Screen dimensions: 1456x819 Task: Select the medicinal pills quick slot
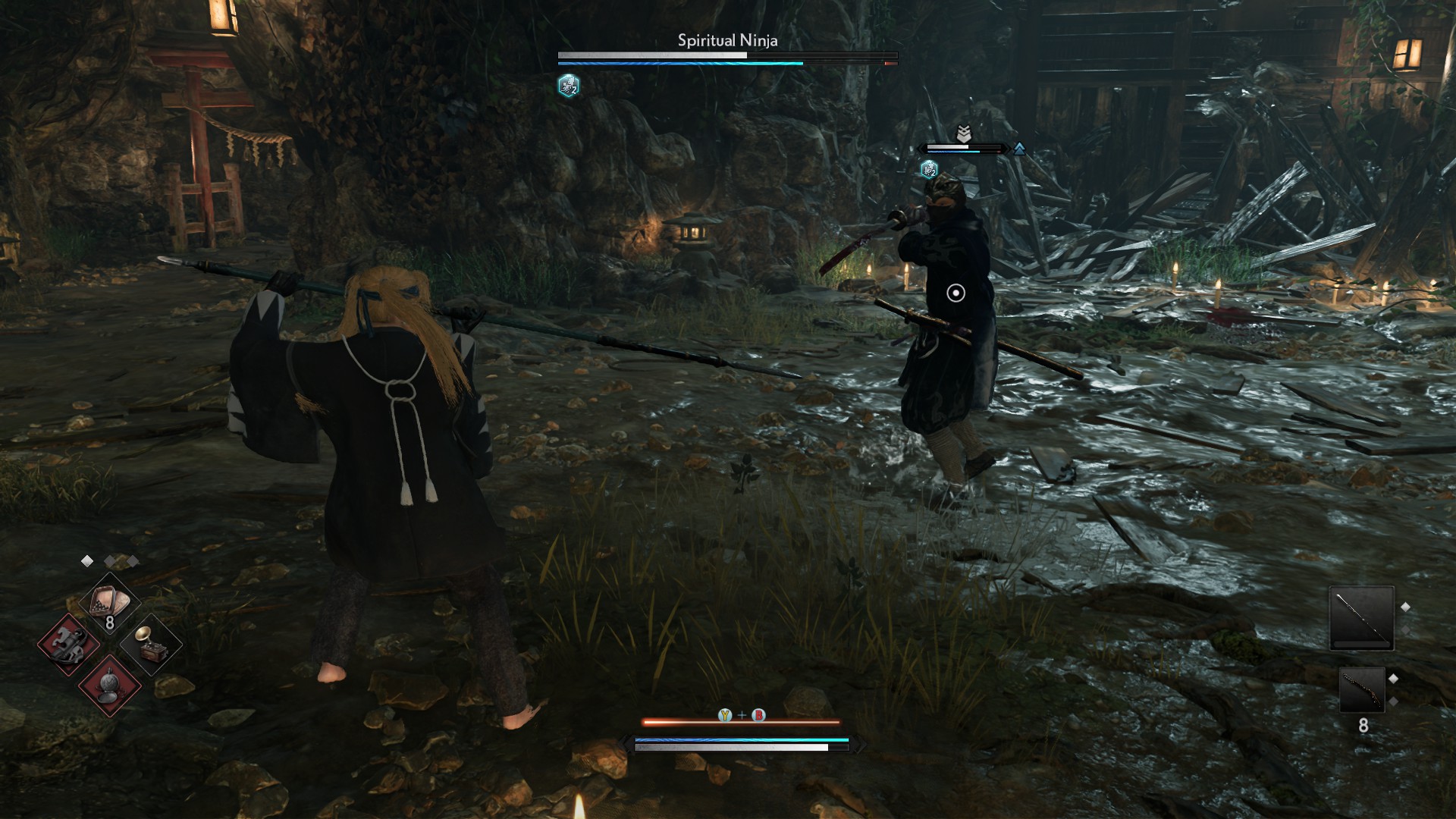click(110, 604)
